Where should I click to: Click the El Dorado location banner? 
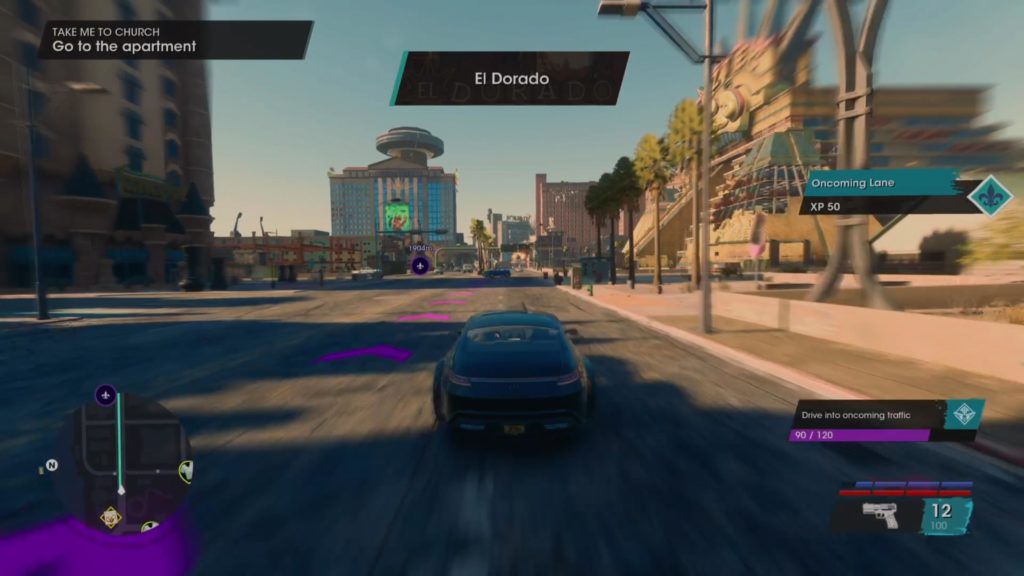point(511,78)
